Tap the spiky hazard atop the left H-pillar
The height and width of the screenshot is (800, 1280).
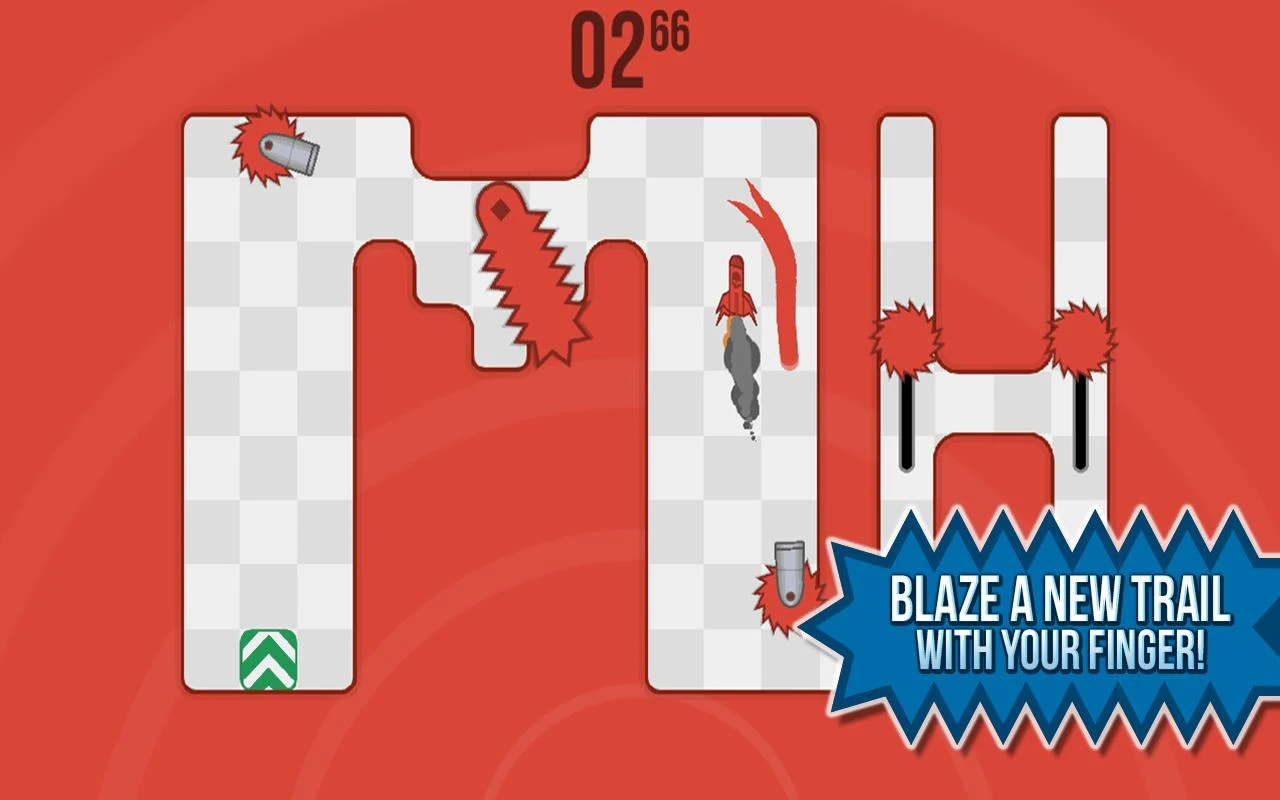click(x=905, y=335)
